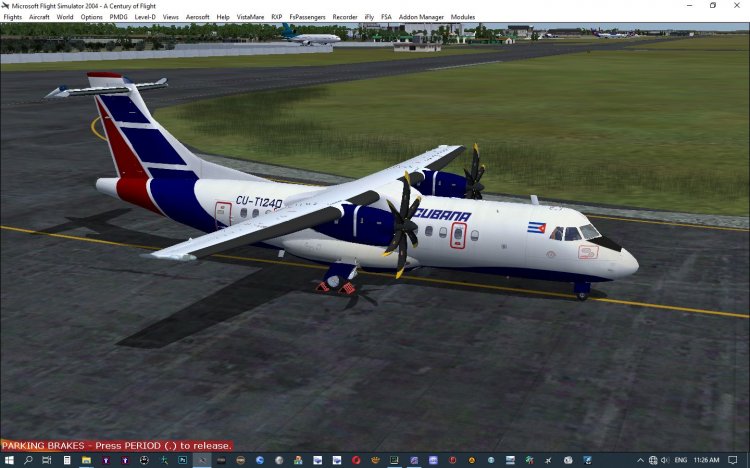Open the Recorder menu
Screen dimensions: 750x468
(344, 17)
